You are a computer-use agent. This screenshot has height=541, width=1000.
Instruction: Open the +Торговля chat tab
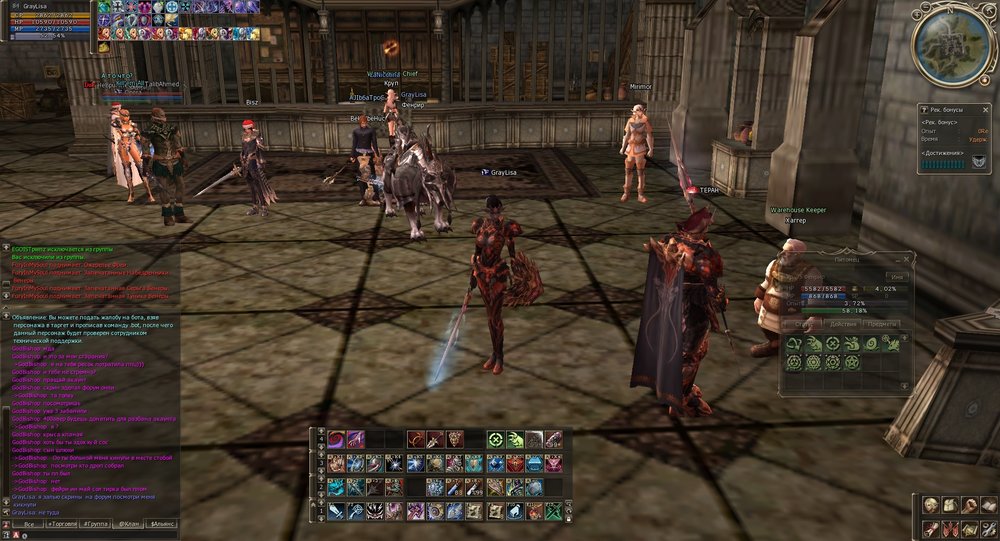click(x=64, y=523)
